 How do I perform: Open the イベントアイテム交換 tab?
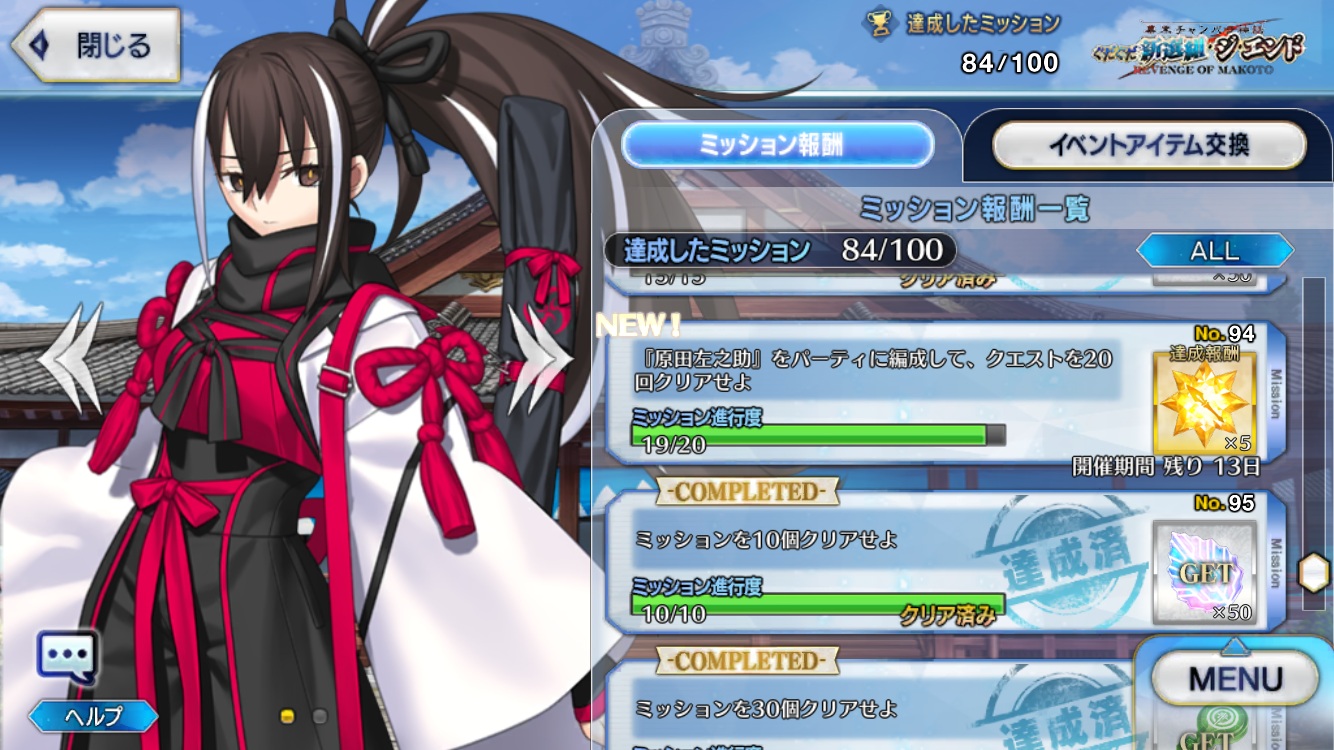click(x=1148, y=146)
